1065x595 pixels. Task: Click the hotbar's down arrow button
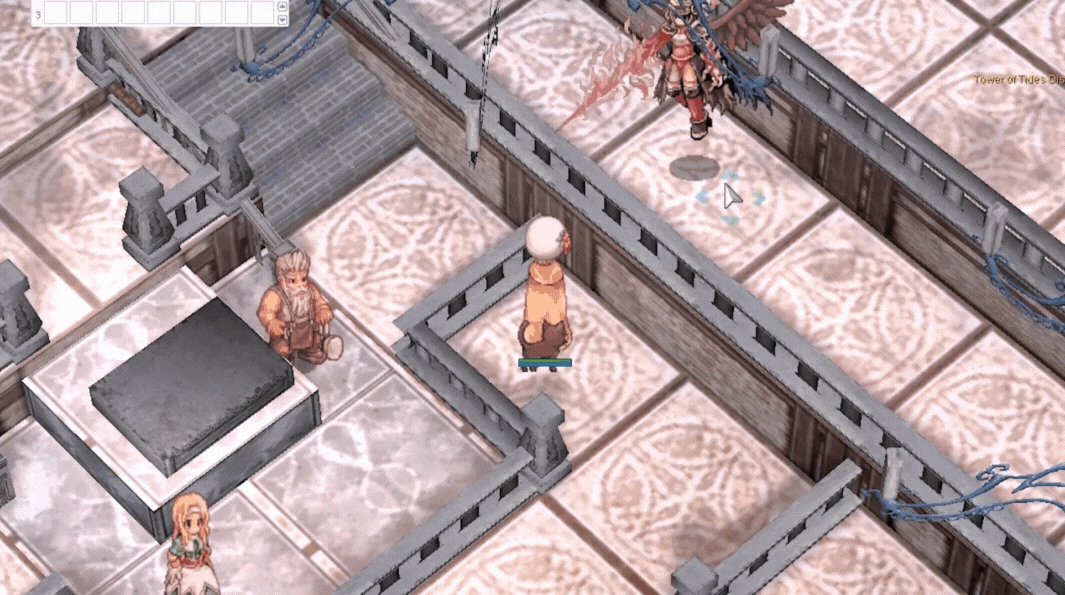282,19
